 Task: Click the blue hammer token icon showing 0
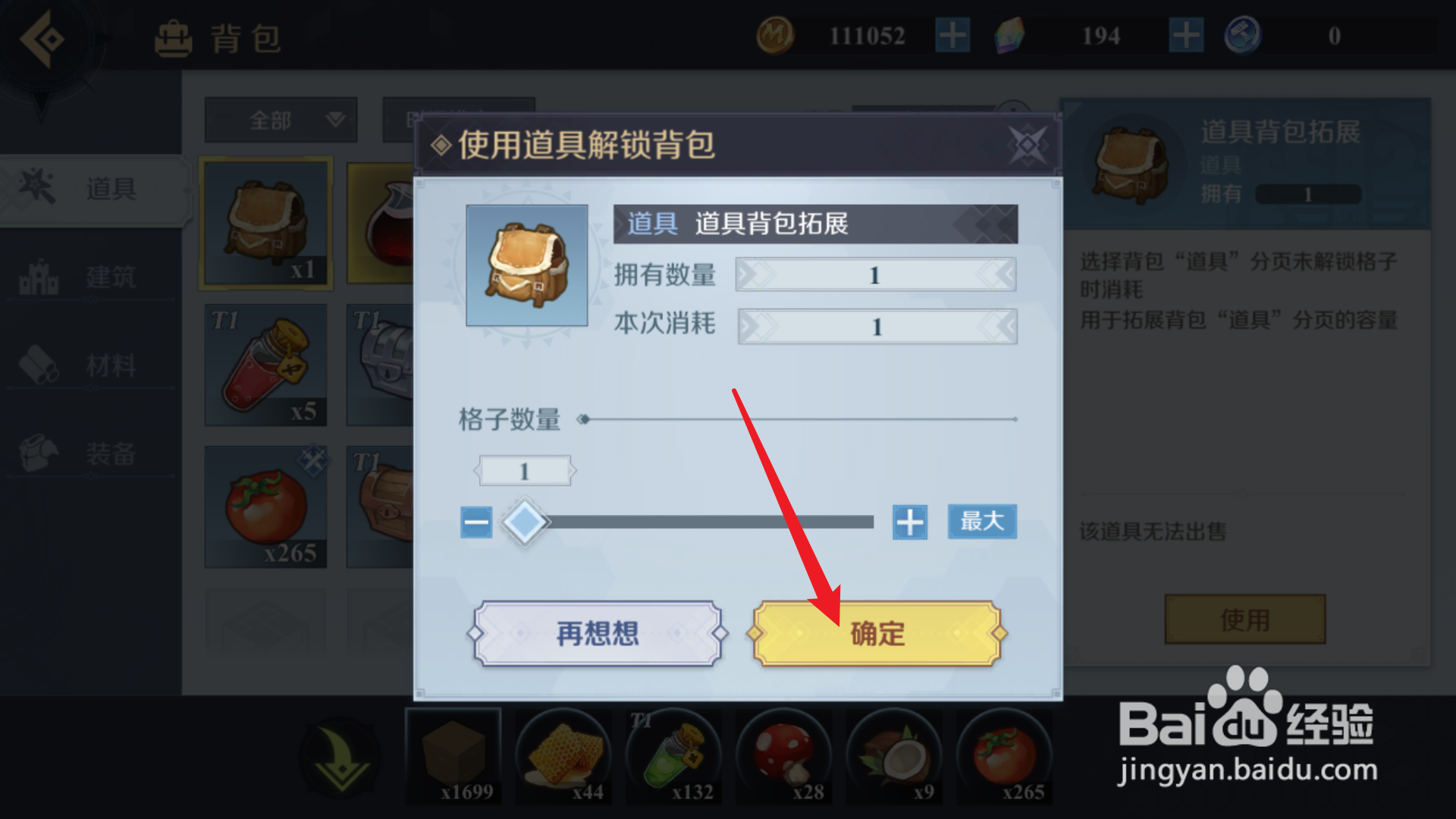(1242, 35)
